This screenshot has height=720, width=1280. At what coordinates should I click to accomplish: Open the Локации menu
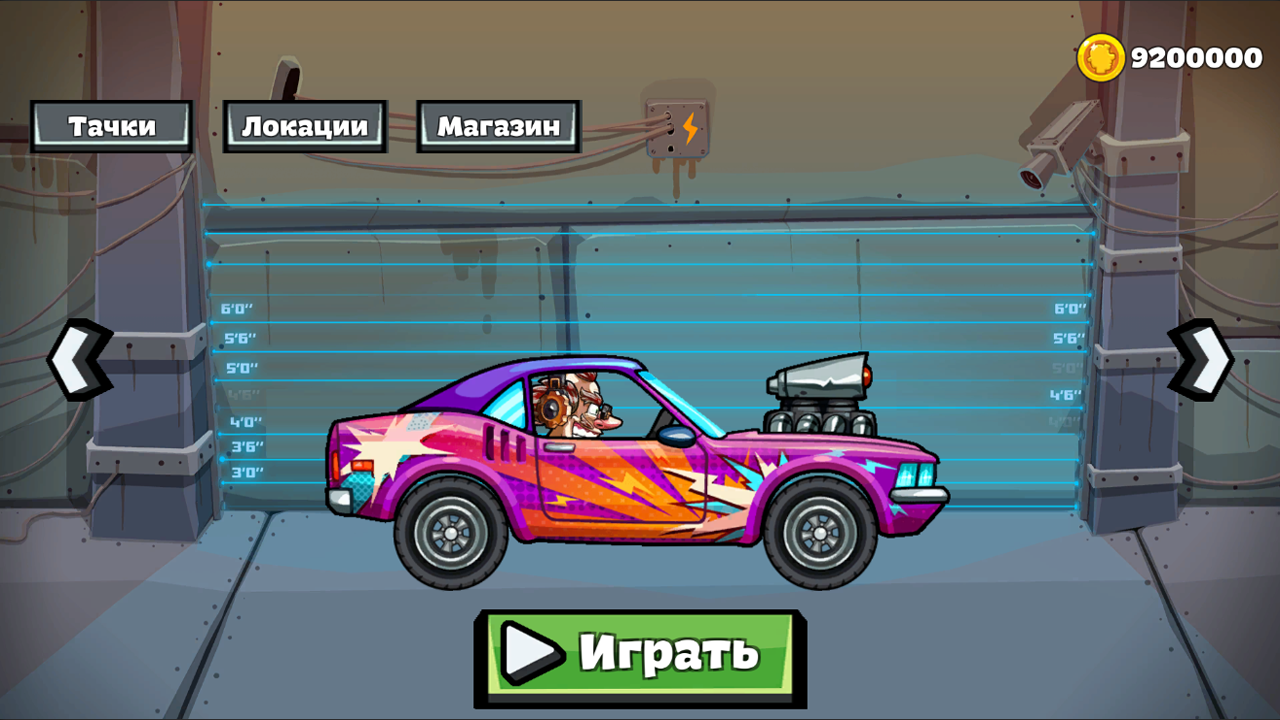click(304, 126)
